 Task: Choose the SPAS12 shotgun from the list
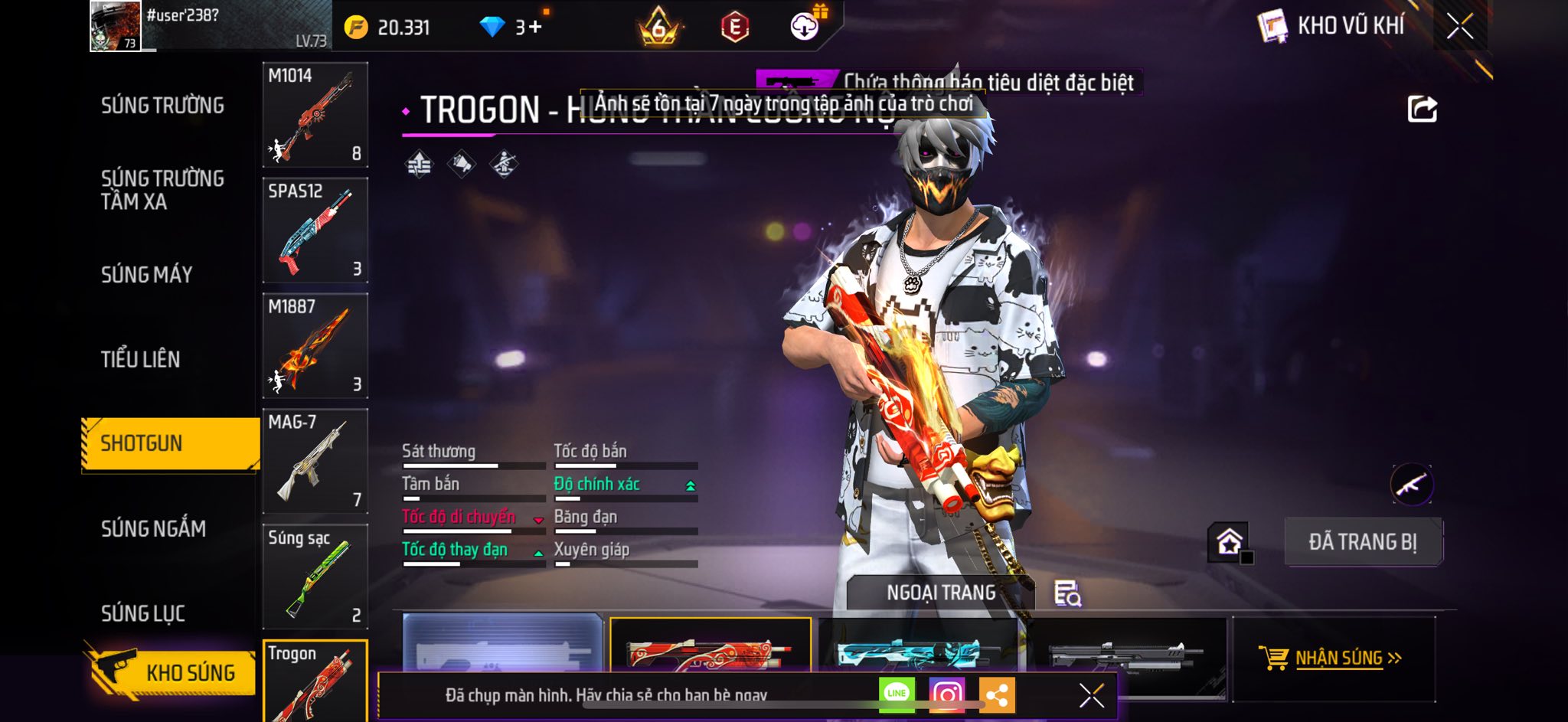pos(315,230)
